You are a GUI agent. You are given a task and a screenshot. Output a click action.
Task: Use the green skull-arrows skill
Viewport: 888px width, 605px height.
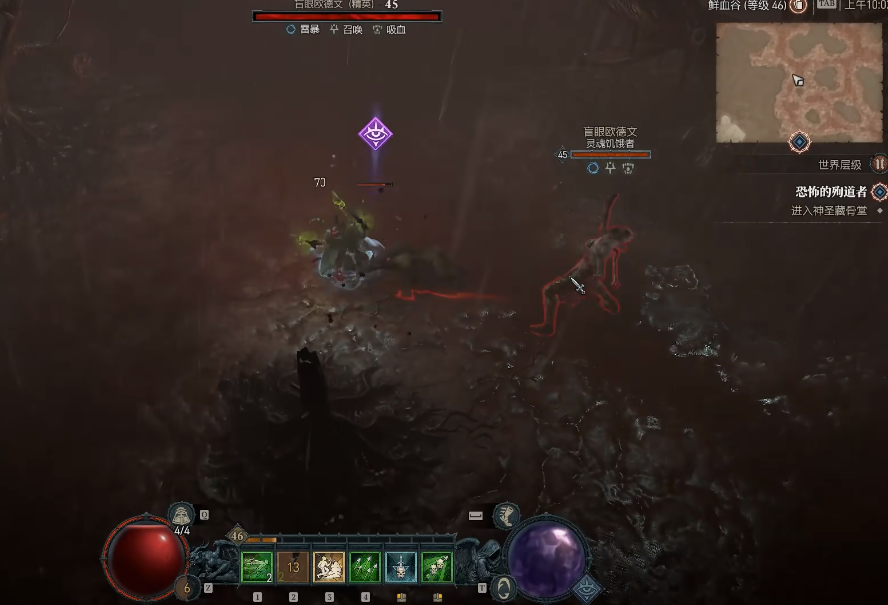[x=437, y=567]
